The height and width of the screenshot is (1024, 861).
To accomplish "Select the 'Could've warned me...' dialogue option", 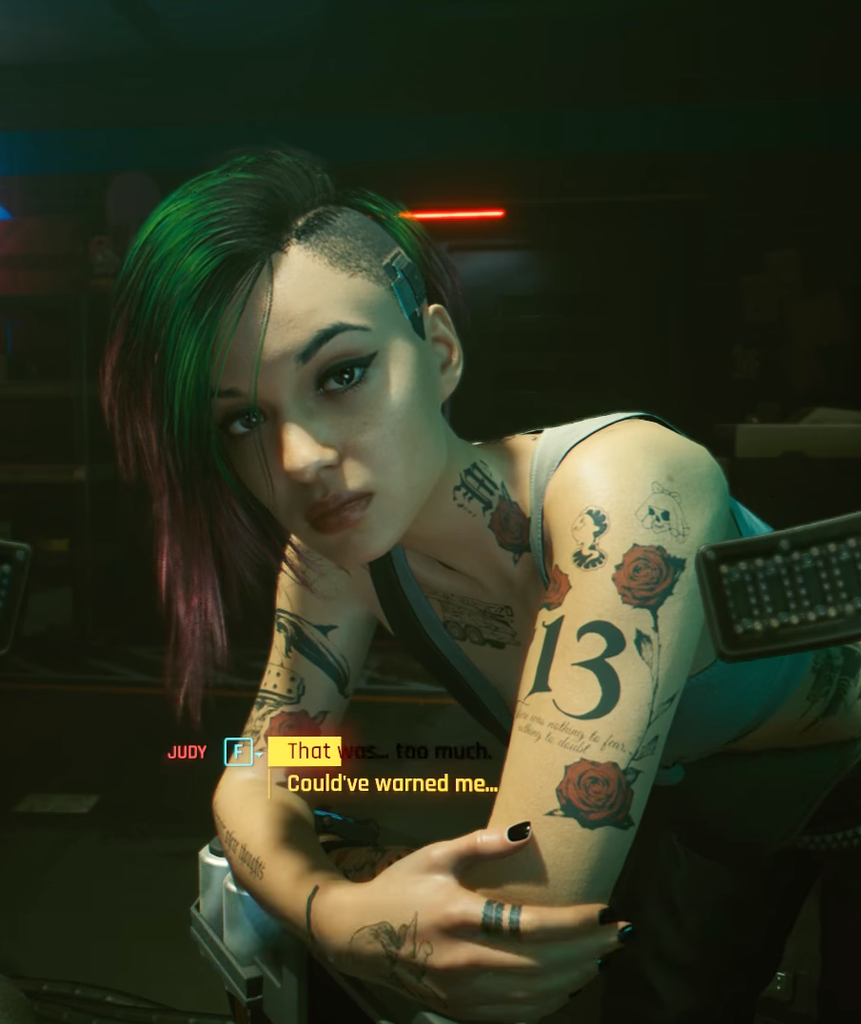I will (392, 784).
